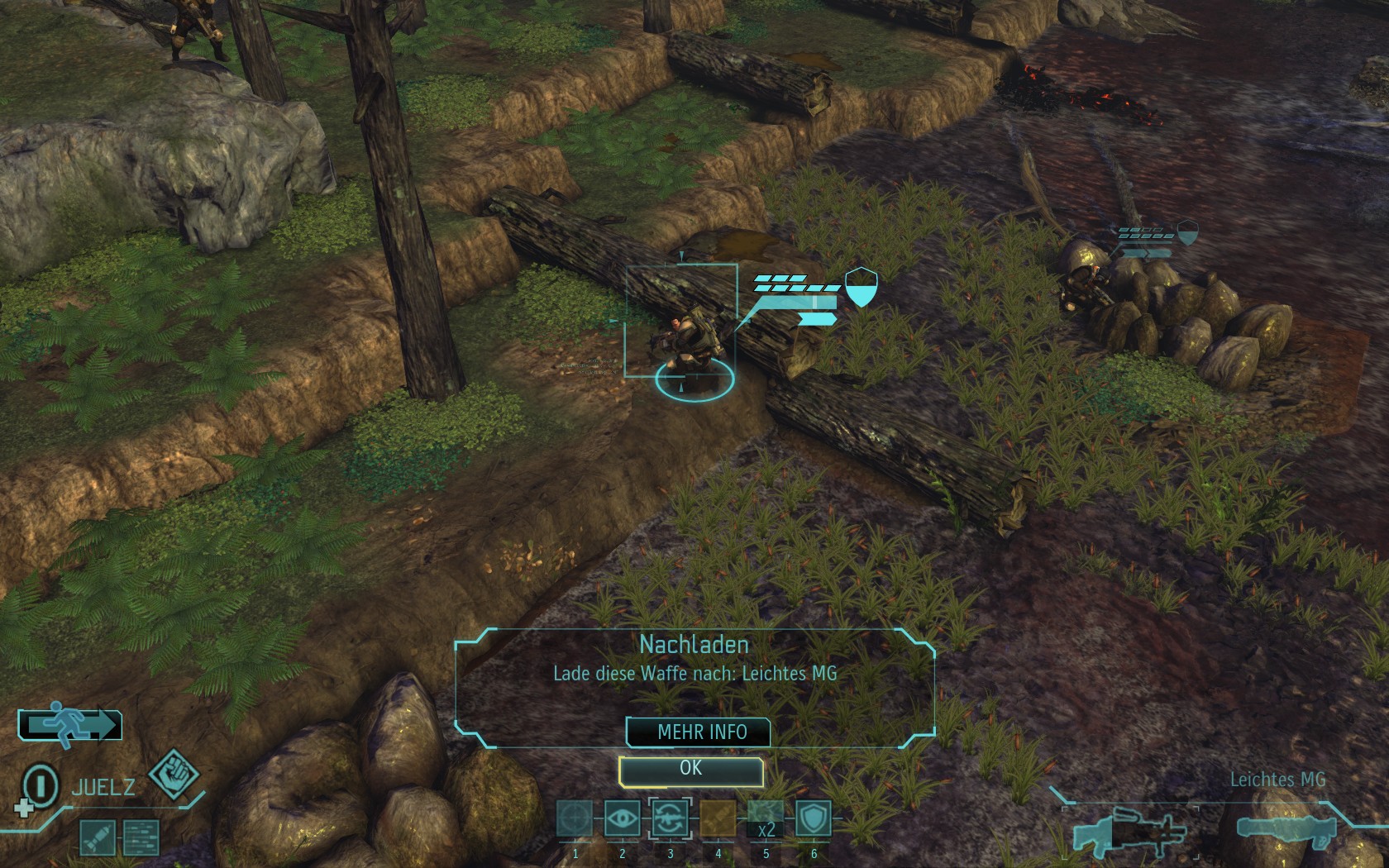Screen dimensions: 1389x868
Task: Choose the light machine gun weapon icon
Action: [x=1127, y=832]
